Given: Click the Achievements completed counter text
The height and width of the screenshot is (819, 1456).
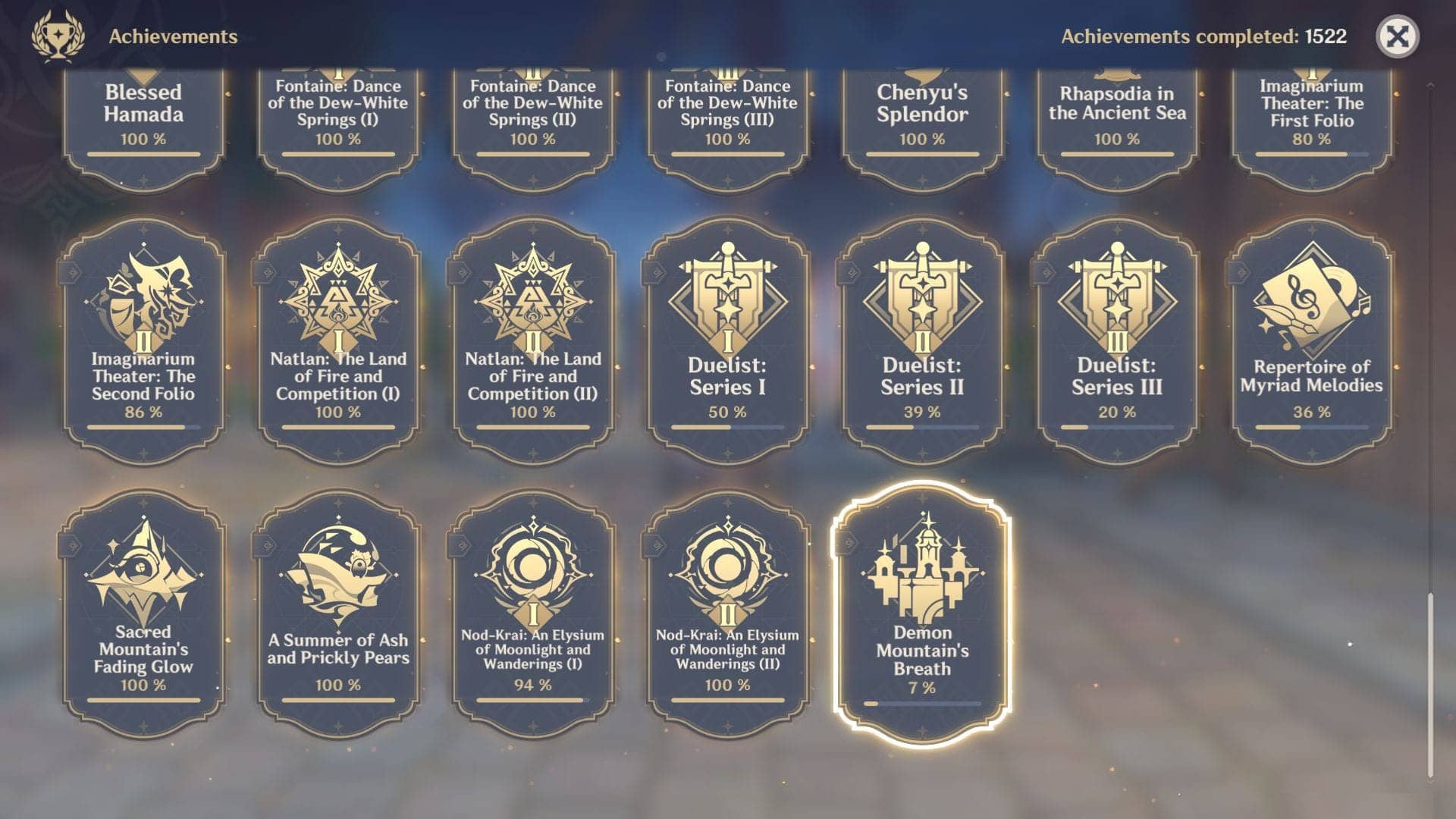Looking at the screenshot, I should [1204, 34].
